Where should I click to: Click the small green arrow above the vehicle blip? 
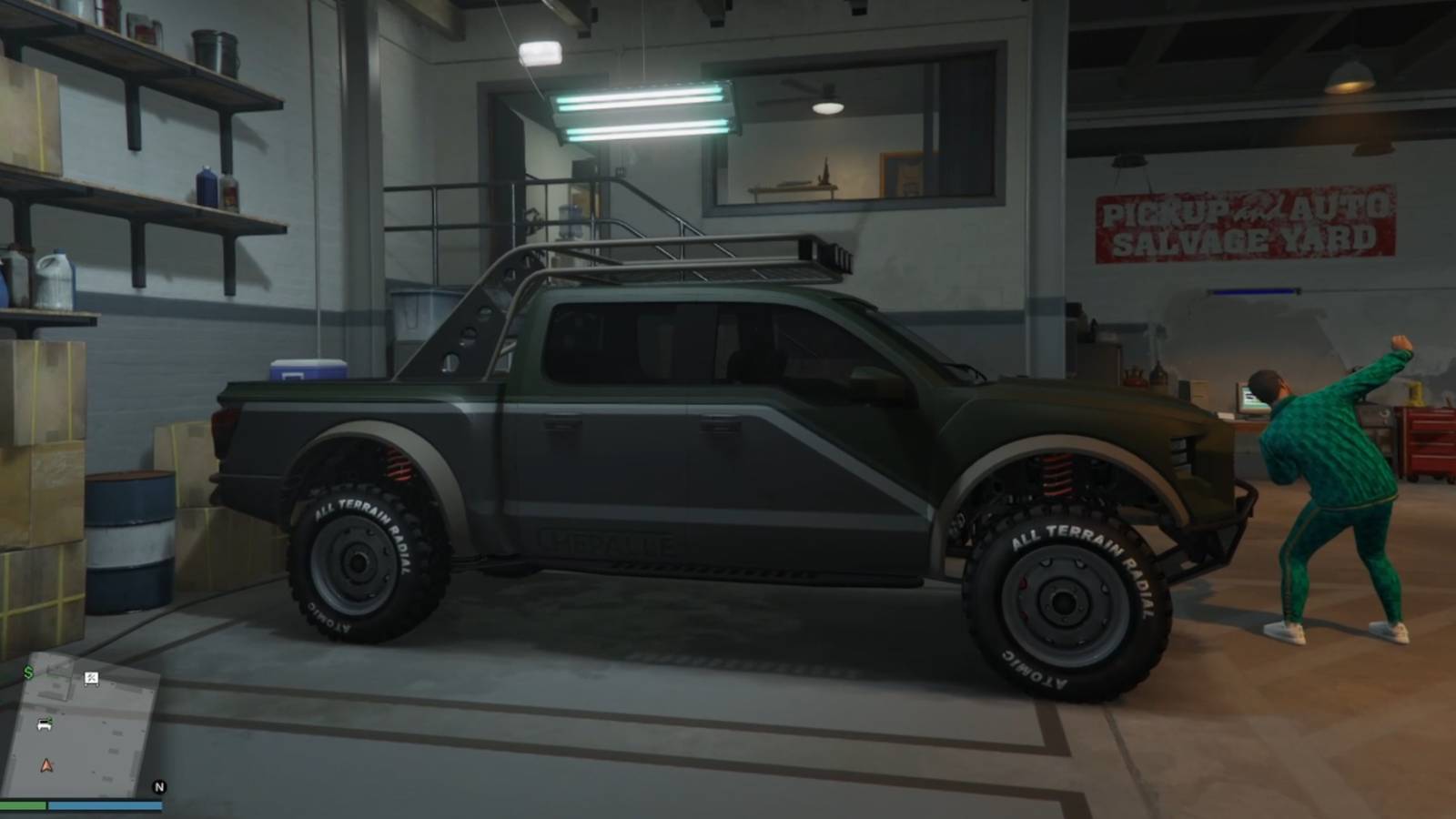click(50, 718)
